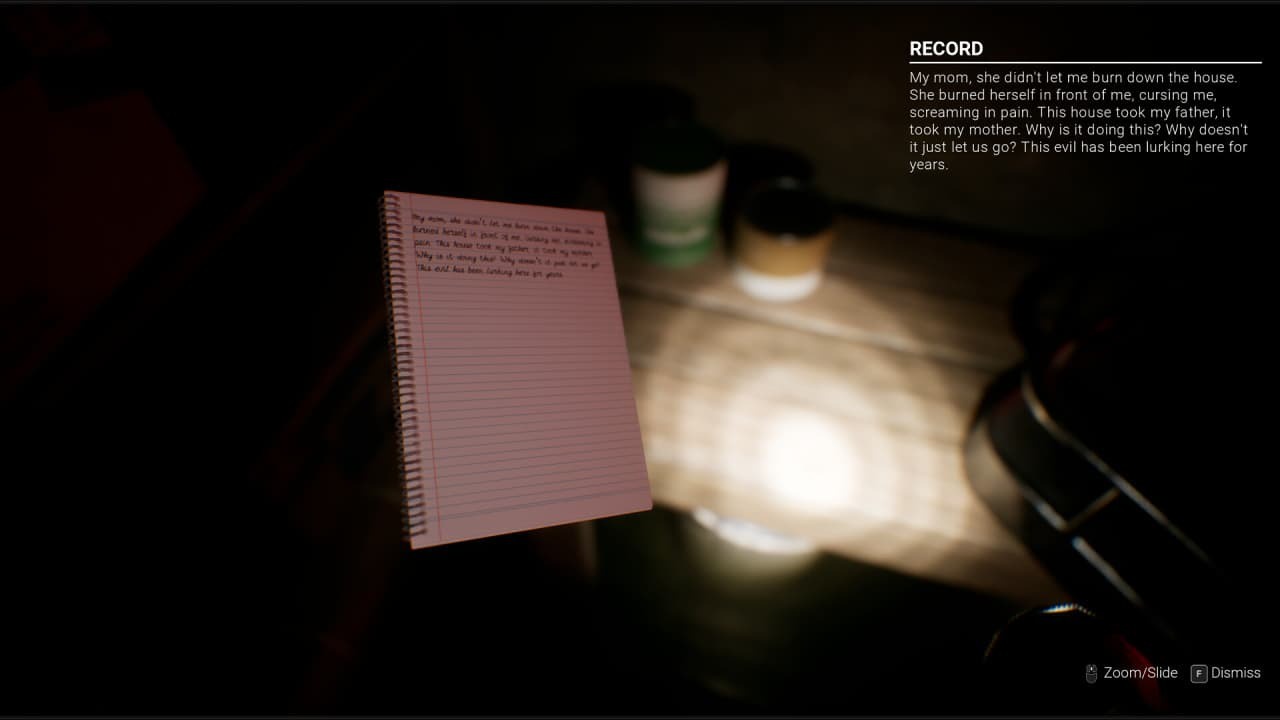The image size is (1280, 720).
Task: Click the RECORD heading
Action: point(945,48)
